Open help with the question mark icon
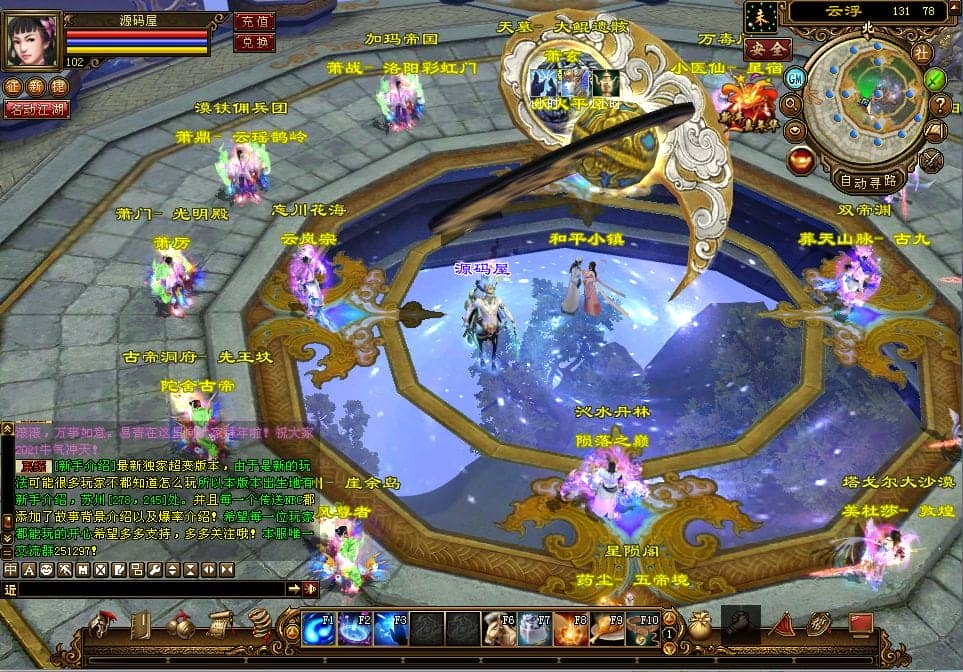The image size is (963, 672). [x=940, y=104]
